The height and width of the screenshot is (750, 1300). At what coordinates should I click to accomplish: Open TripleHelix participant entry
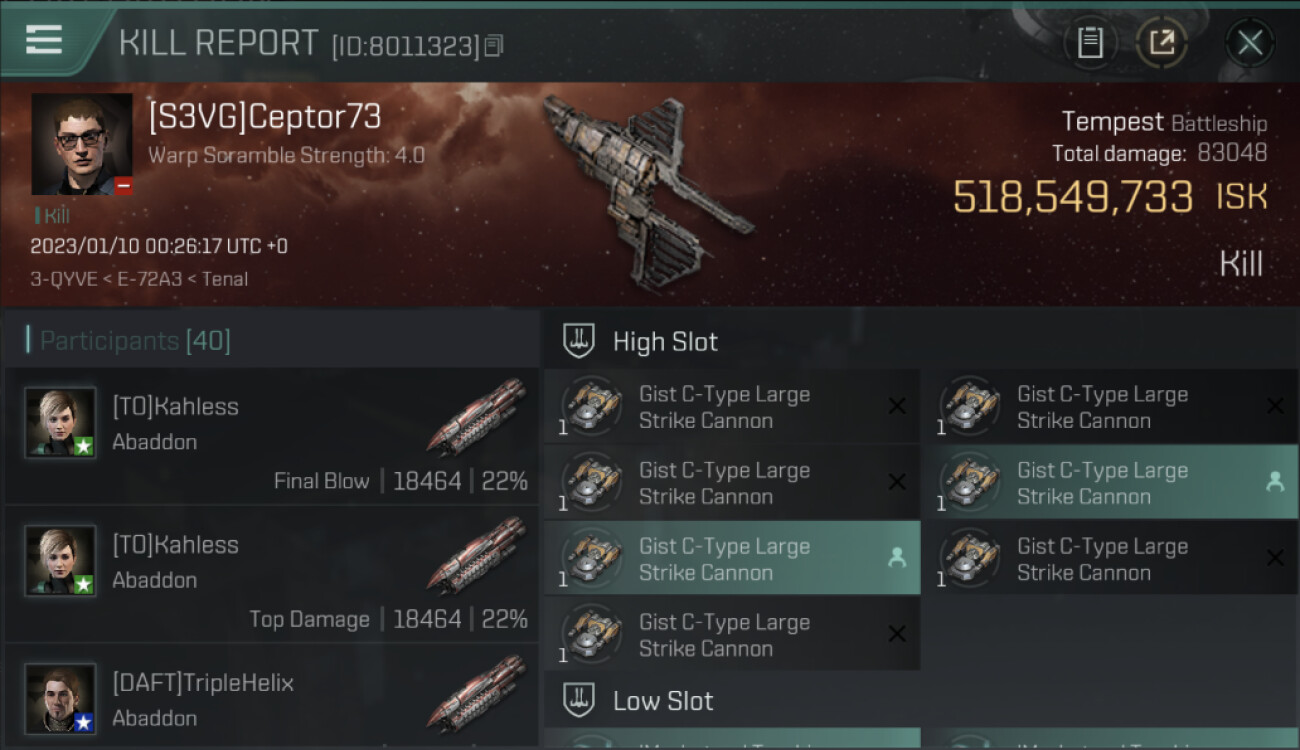coord(272,698)
